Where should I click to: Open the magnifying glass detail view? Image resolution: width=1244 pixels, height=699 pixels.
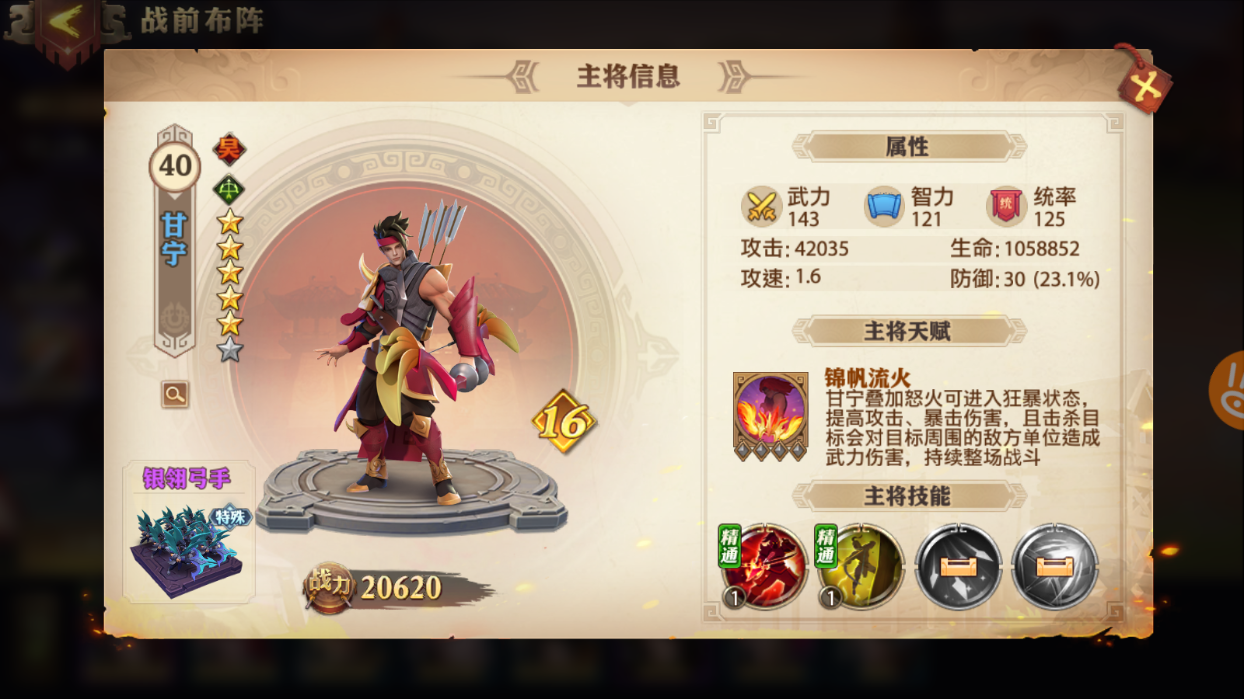(175, 394)
